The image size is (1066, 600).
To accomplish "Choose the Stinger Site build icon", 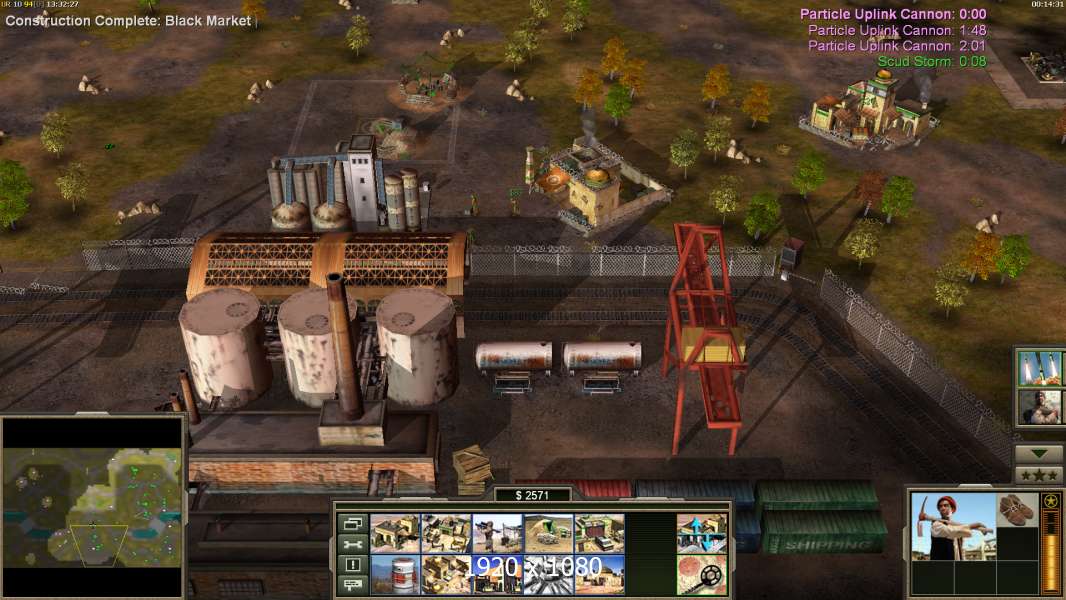I will [497, 534].
